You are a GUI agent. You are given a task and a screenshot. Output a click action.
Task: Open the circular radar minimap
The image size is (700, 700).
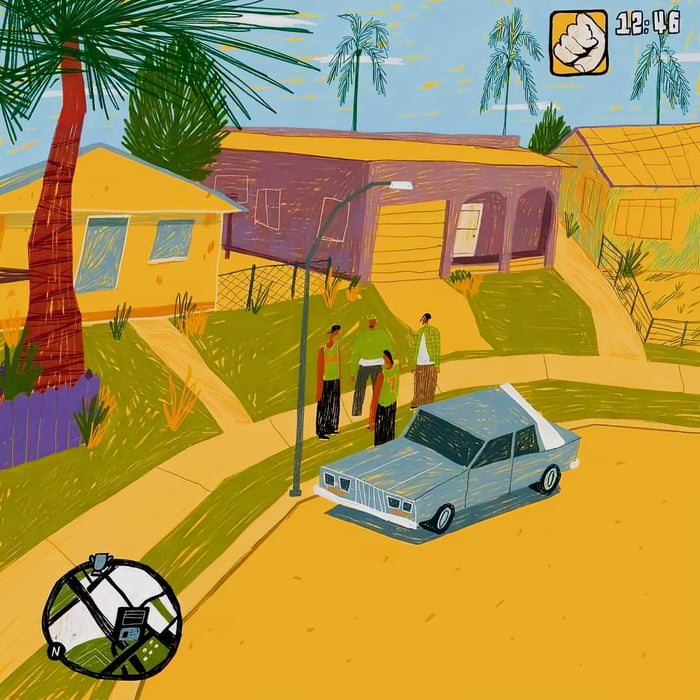click(111, 618)
